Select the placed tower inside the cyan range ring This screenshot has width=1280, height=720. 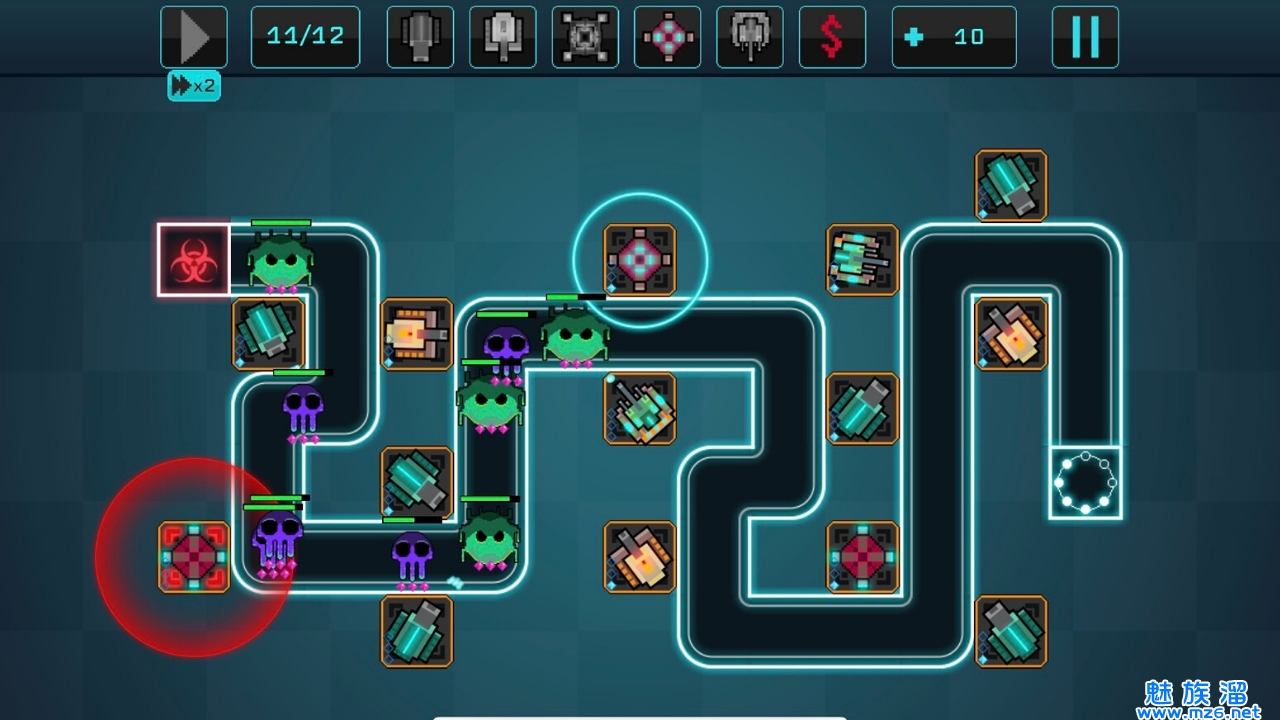640,260
